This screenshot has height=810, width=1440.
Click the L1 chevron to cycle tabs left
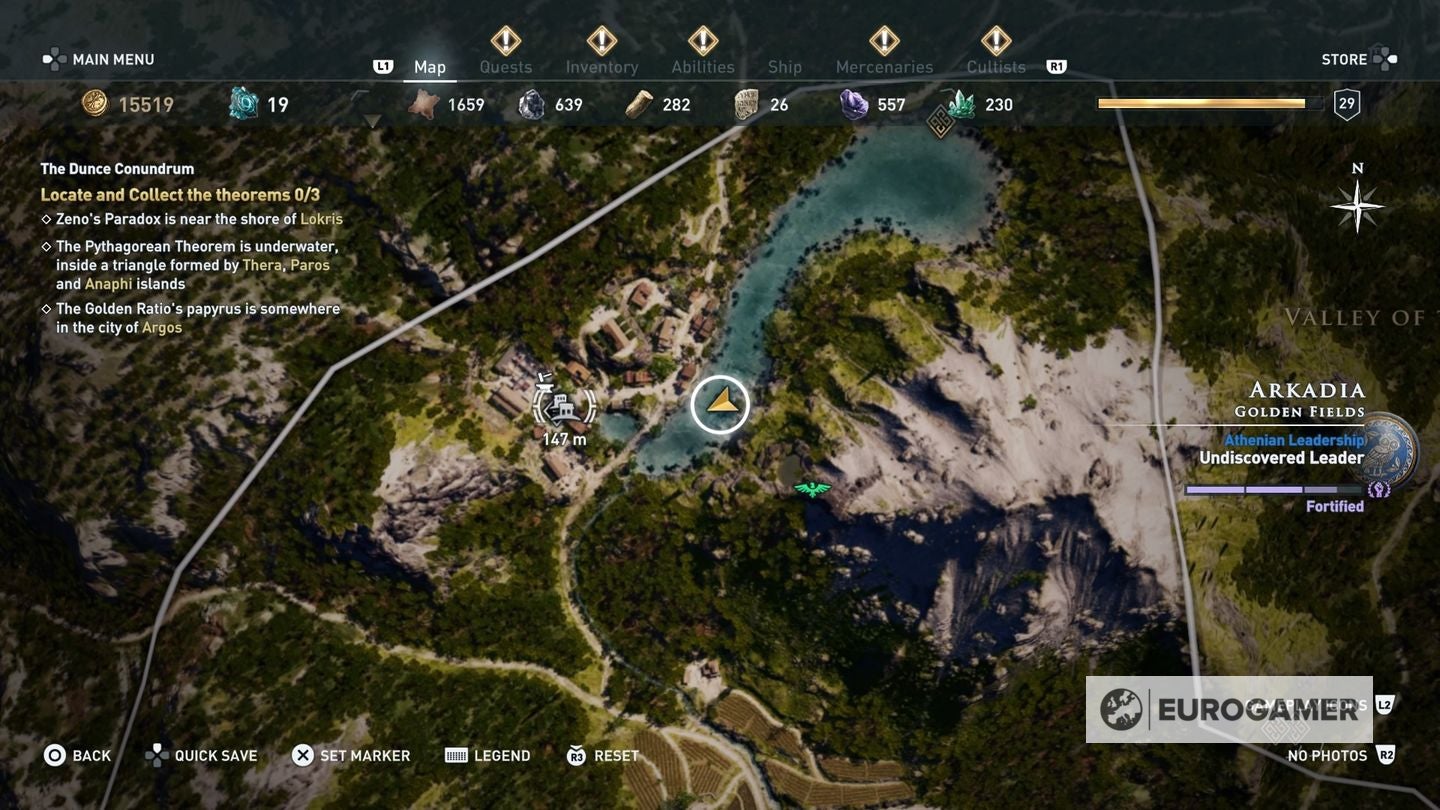[383, 64]
